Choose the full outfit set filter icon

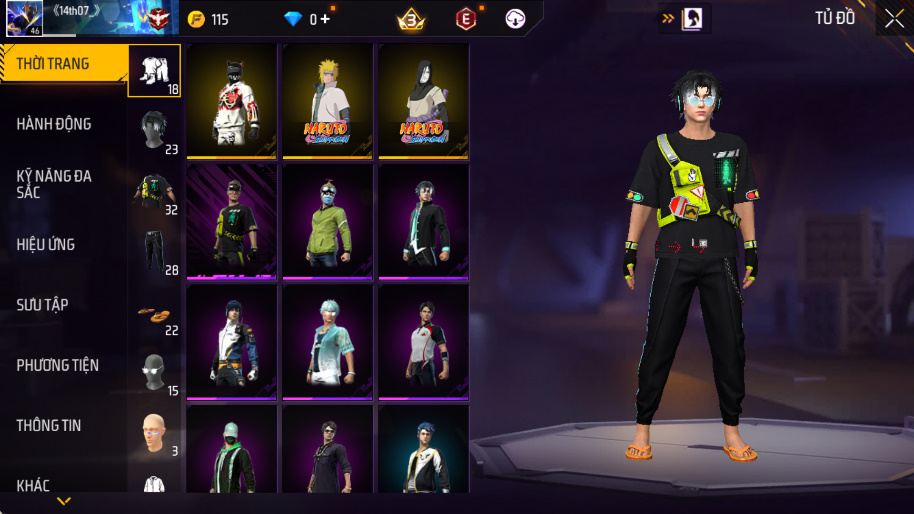(154, 70)
